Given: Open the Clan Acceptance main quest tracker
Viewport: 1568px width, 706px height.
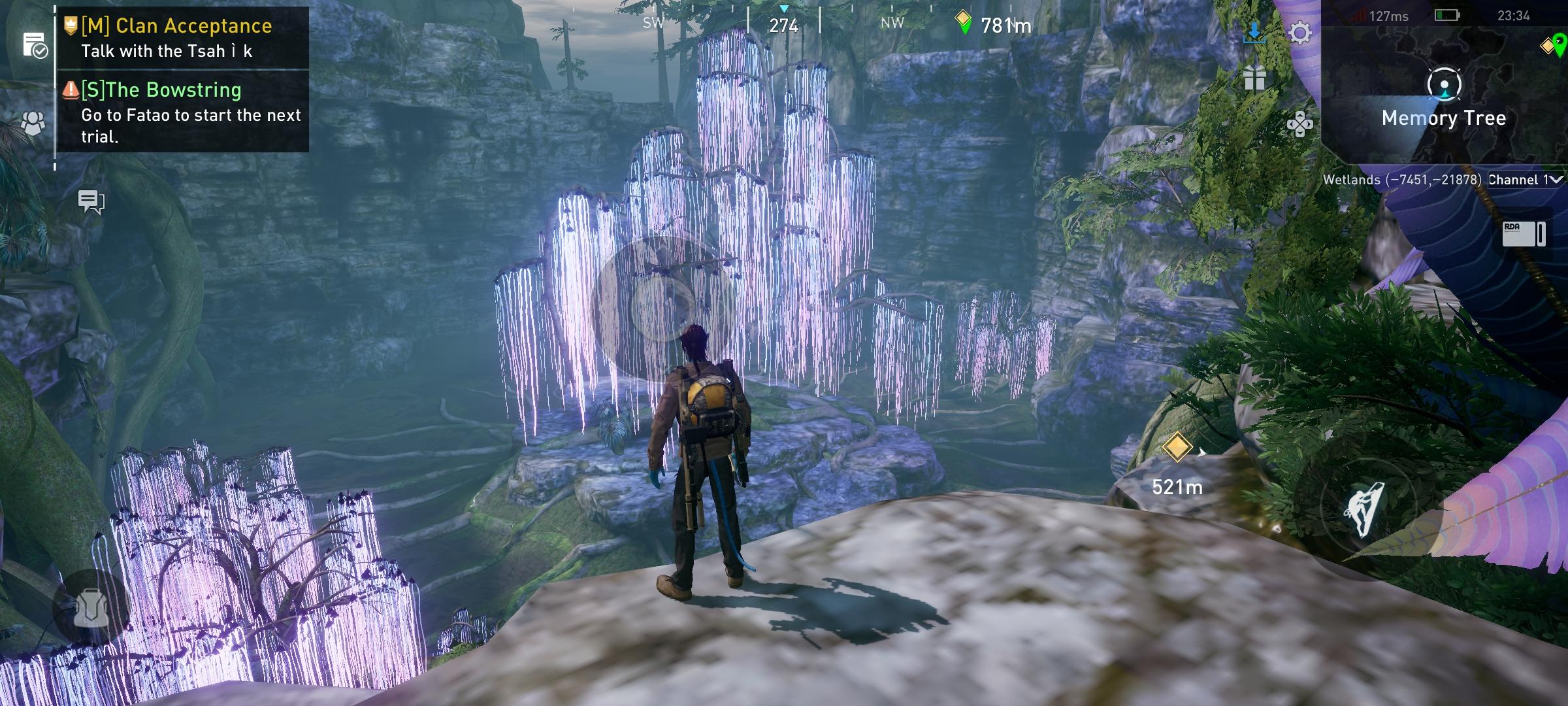Looking at the screenshot, I should coord(176,37).
